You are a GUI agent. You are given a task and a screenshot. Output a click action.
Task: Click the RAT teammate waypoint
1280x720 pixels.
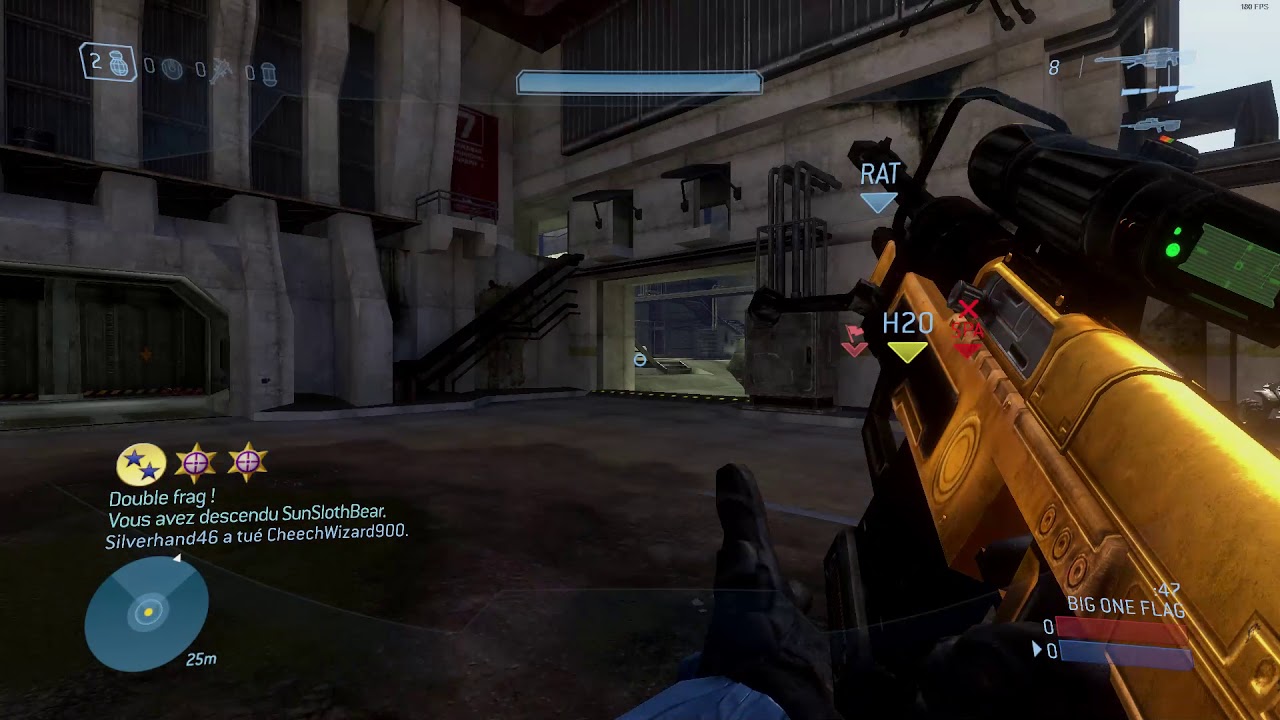pyautogui.click(x=879, y=184)
